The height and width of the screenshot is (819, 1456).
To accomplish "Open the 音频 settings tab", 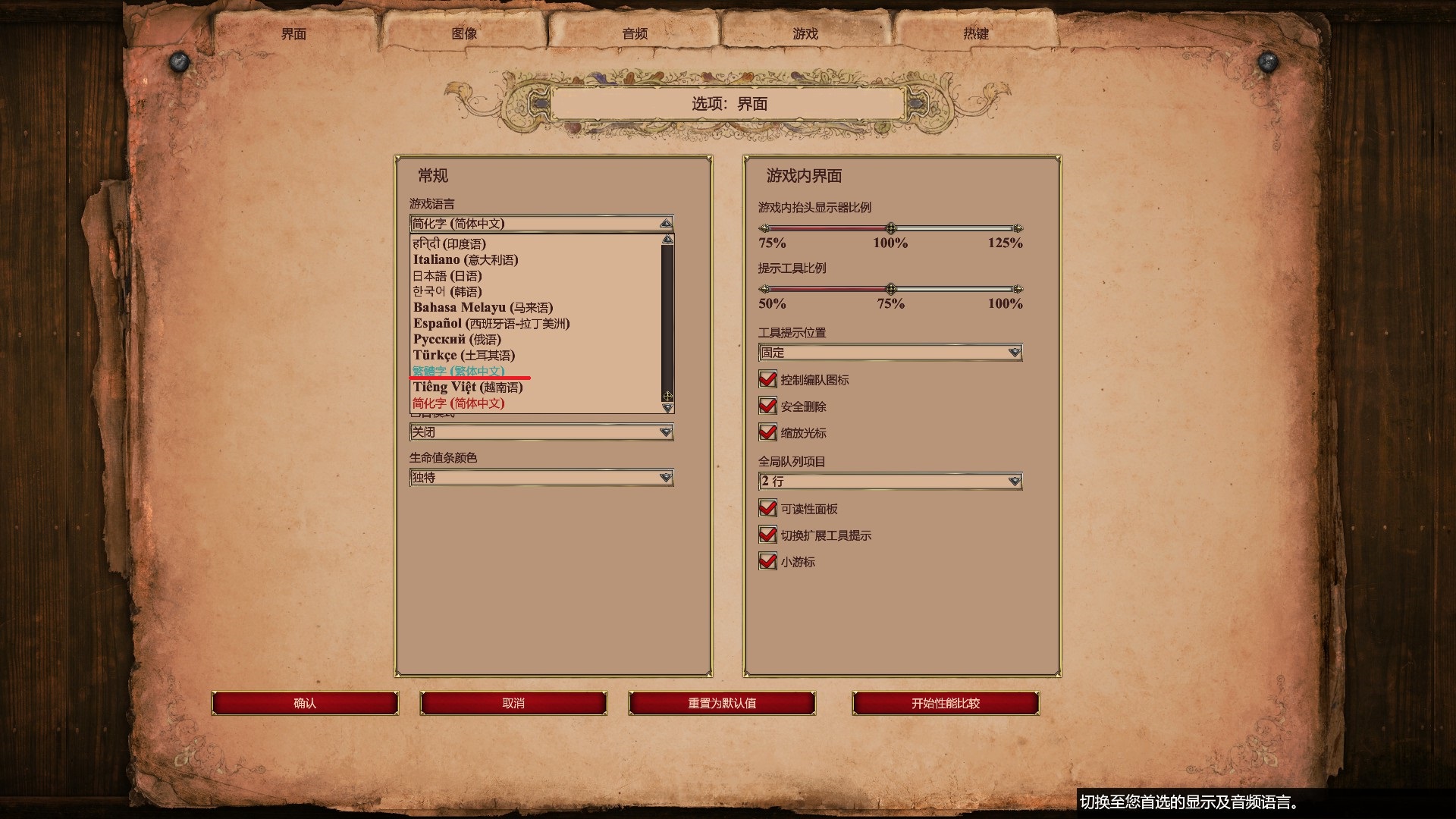I will tap(635, 34).
